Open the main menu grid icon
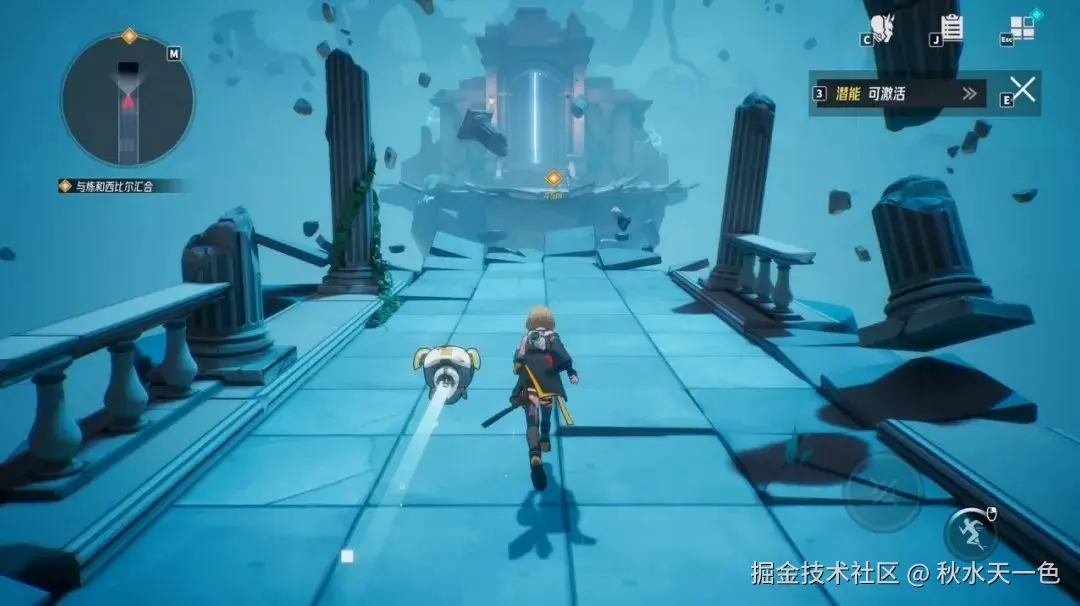1080x606 pixels. tap(1023, 26)
